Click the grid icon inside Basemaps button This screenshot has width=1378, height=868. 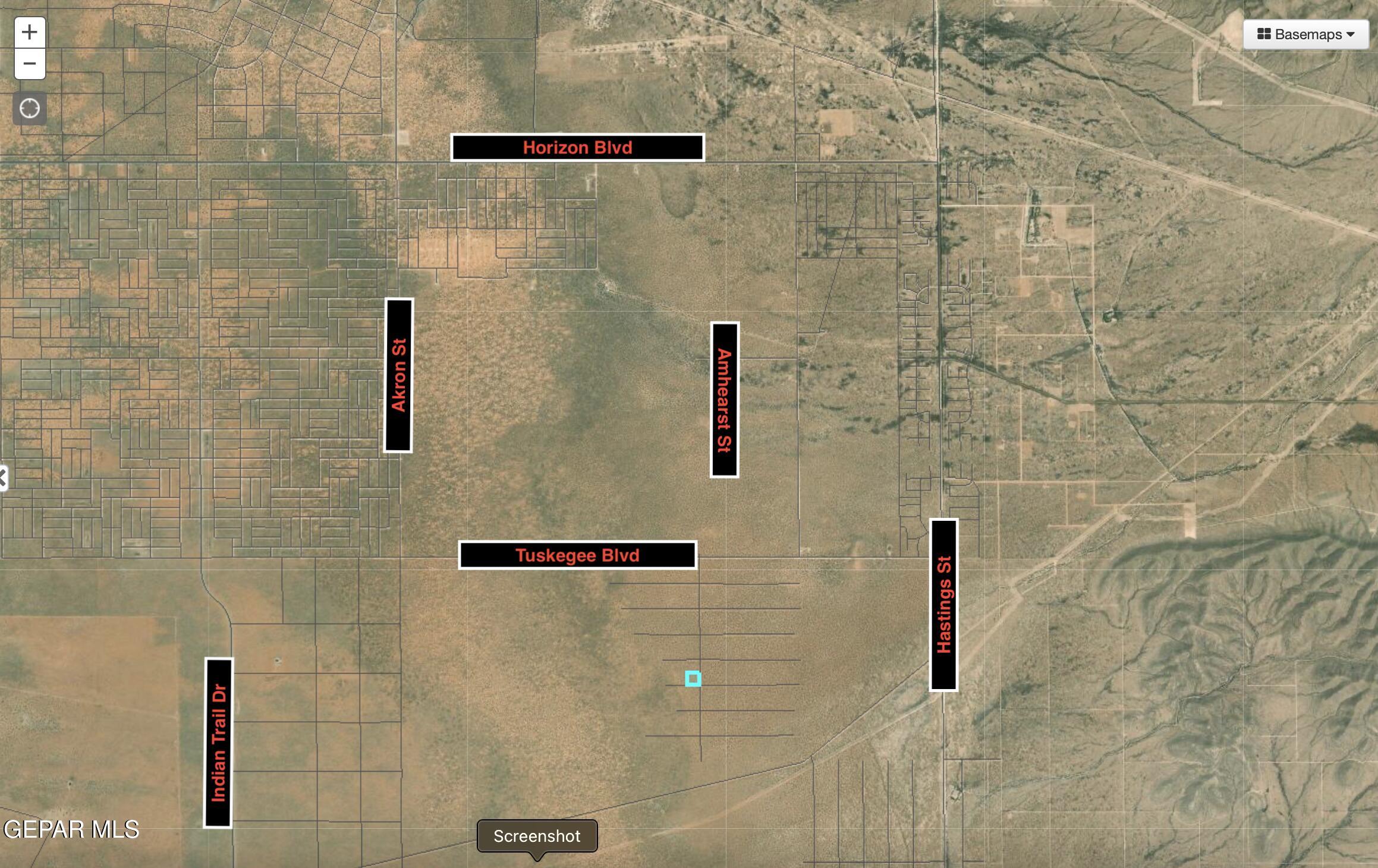[x=1264, y=34]
